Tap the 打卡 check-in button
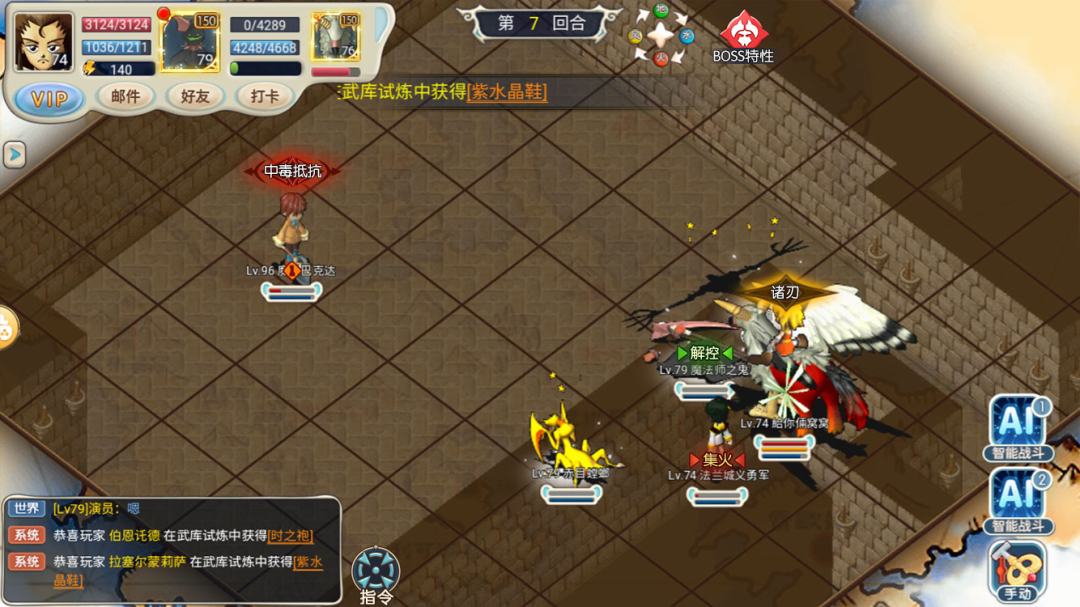Viewport: 1080px width, 607px height. 265,96
